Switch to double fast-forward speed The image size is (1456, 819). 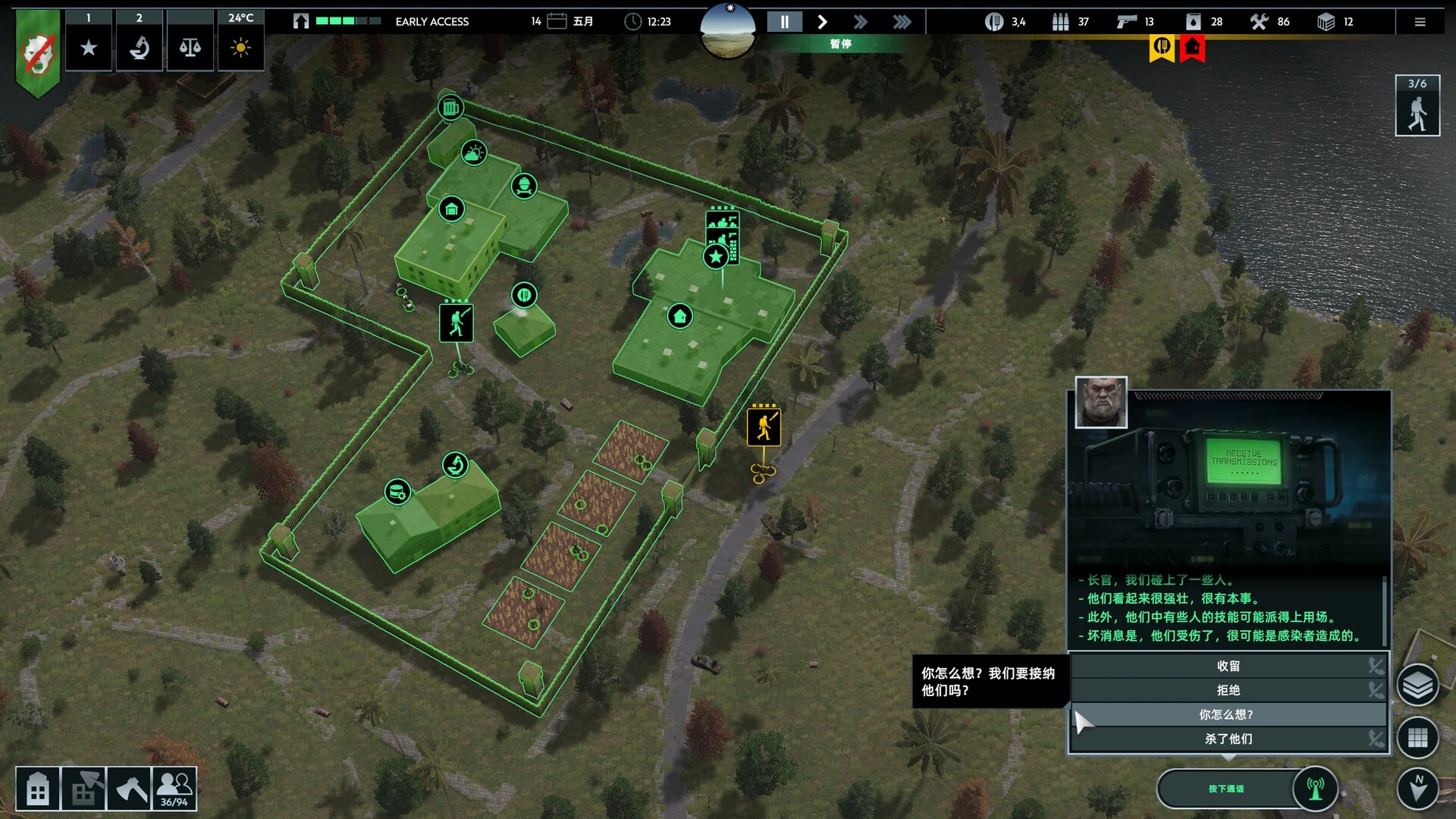coord(861,22)
